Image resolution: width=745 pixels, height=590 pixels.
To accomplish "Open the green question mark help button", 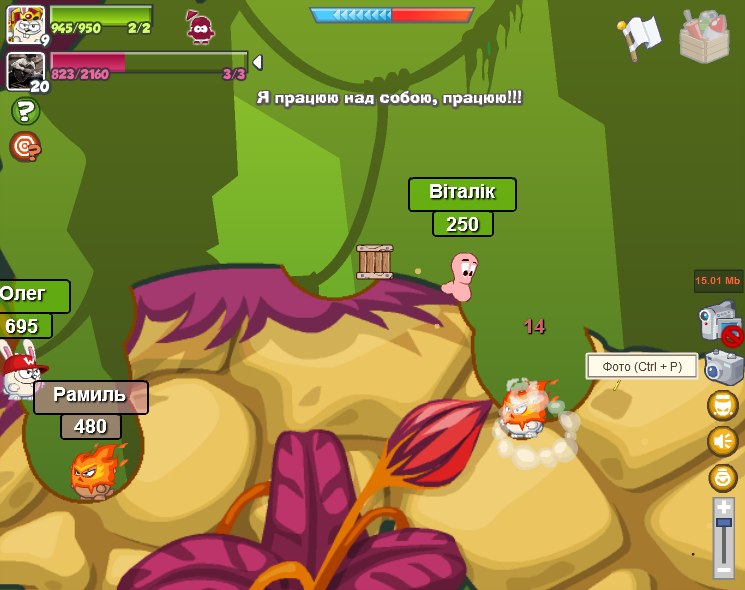I will (25, 111).
